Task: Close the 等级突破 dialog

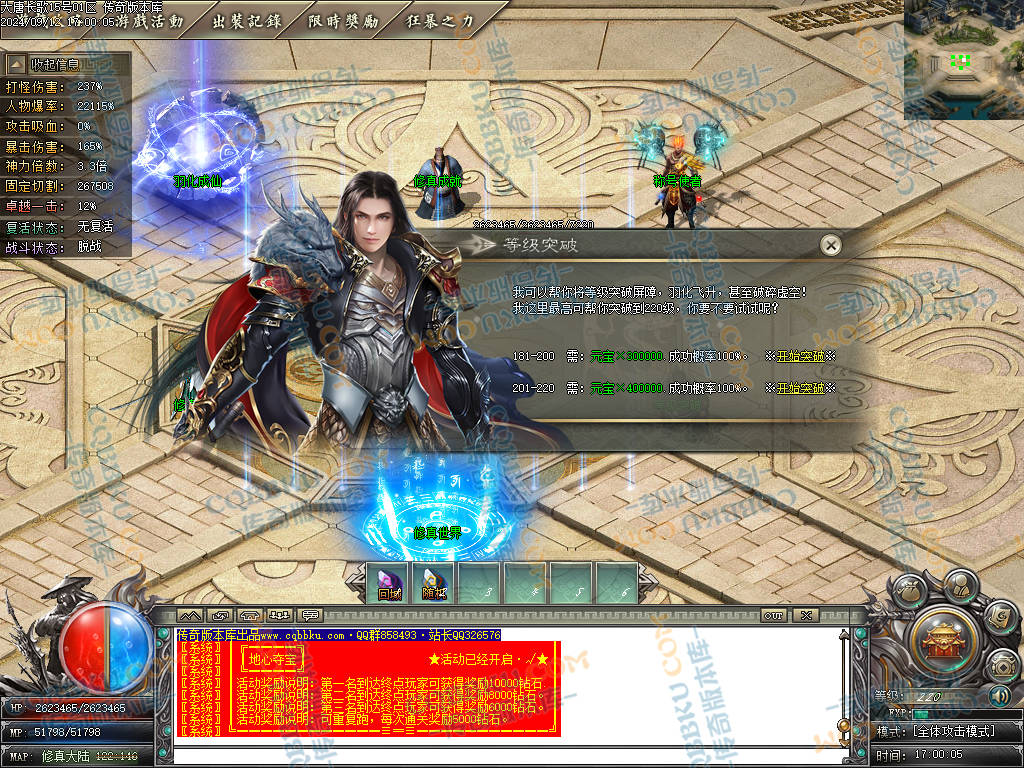Action: tap(830, 245)
